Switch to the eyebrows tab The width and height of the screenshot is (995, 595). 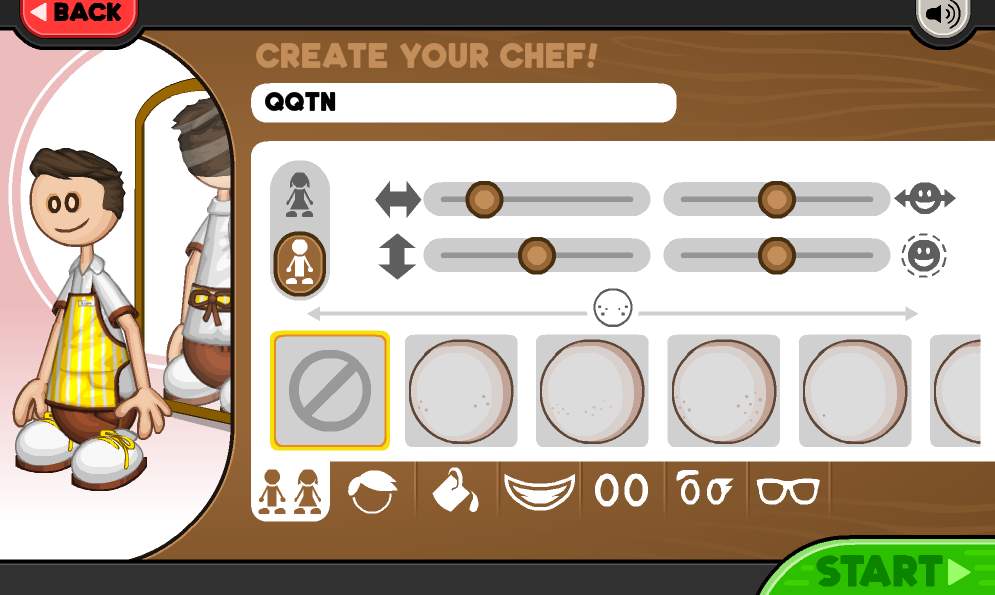[x=704, y=491]
